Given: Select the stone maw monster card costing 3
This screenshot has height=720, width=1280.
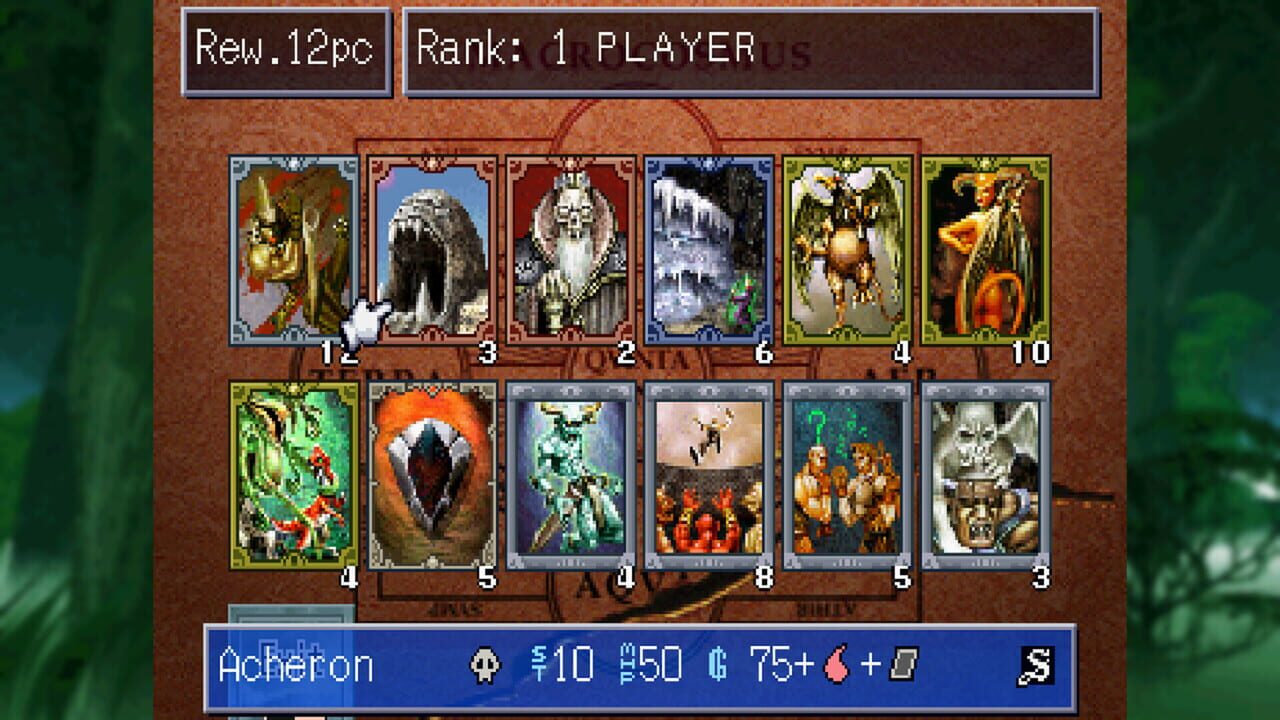Looking at the screenshot, I should click(430, 250).
